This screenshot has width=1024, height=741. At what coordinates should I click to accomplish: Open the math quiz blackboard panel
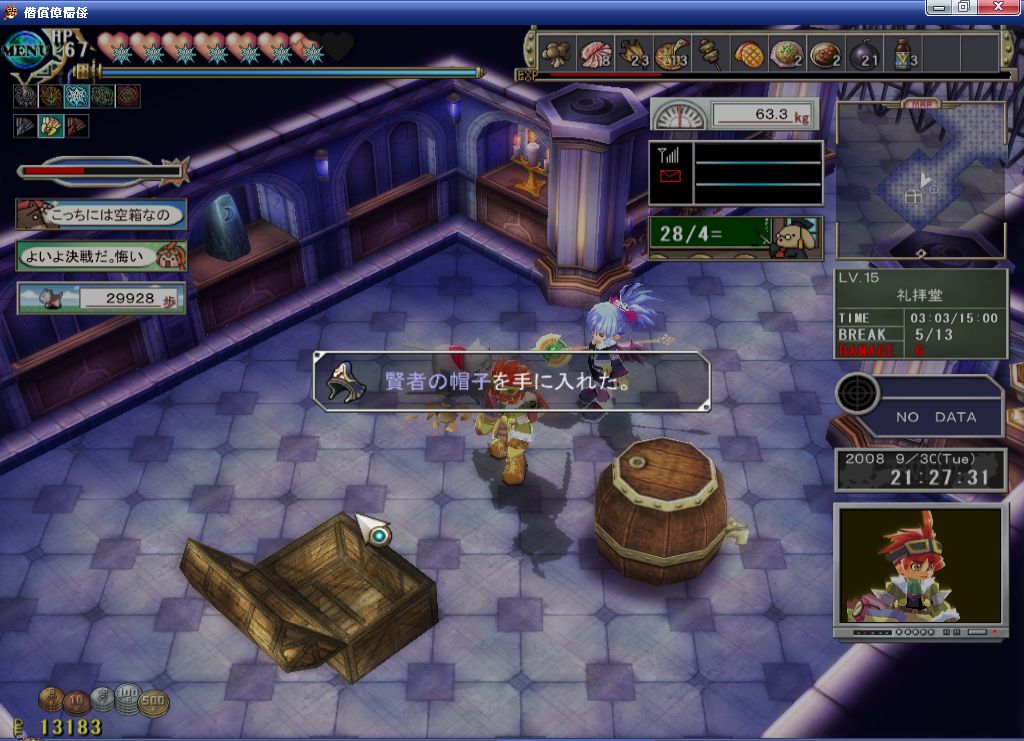[735, 238]
